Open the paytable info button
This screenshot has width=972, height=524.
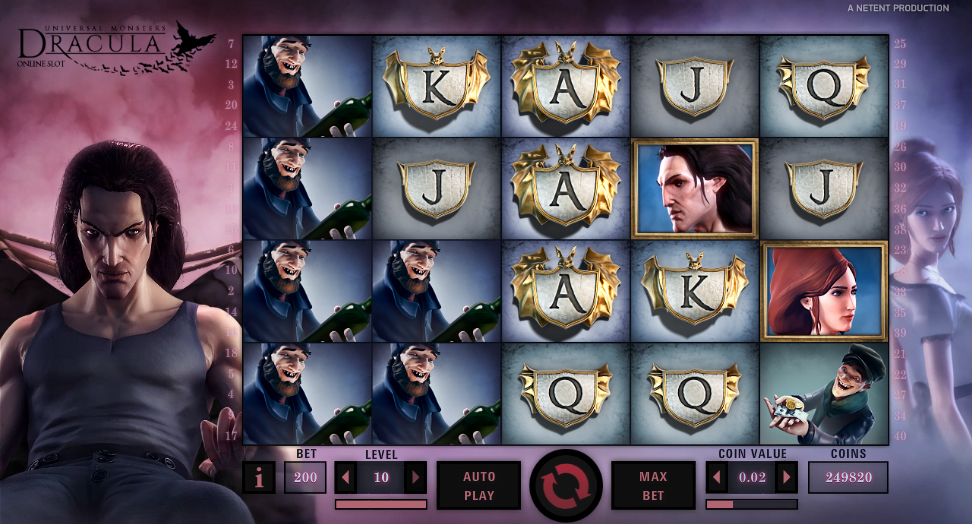(x=259, y=478)
